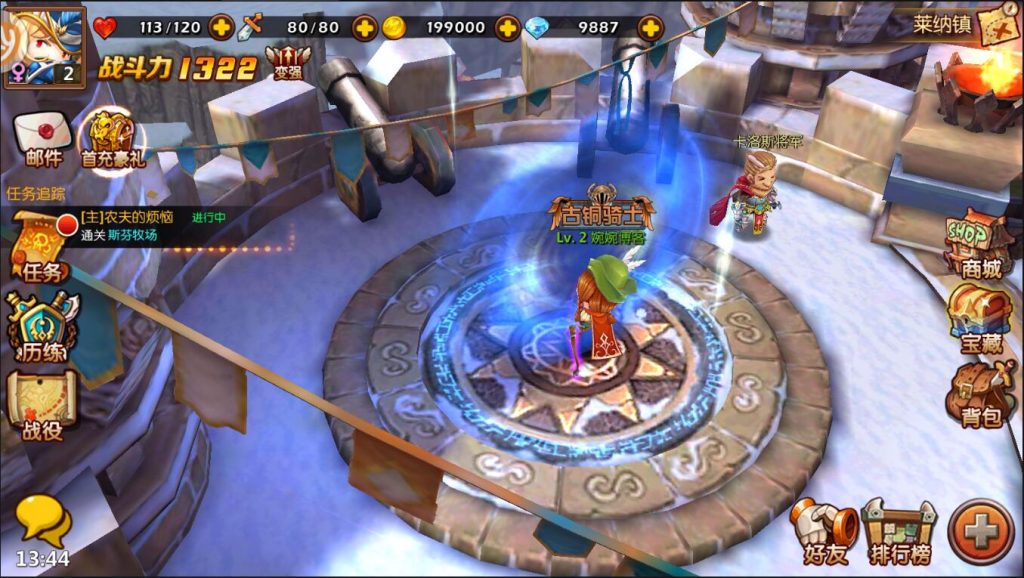Tap the plus button beside sword energy
1024x578 pixels.
coord(365,27)
